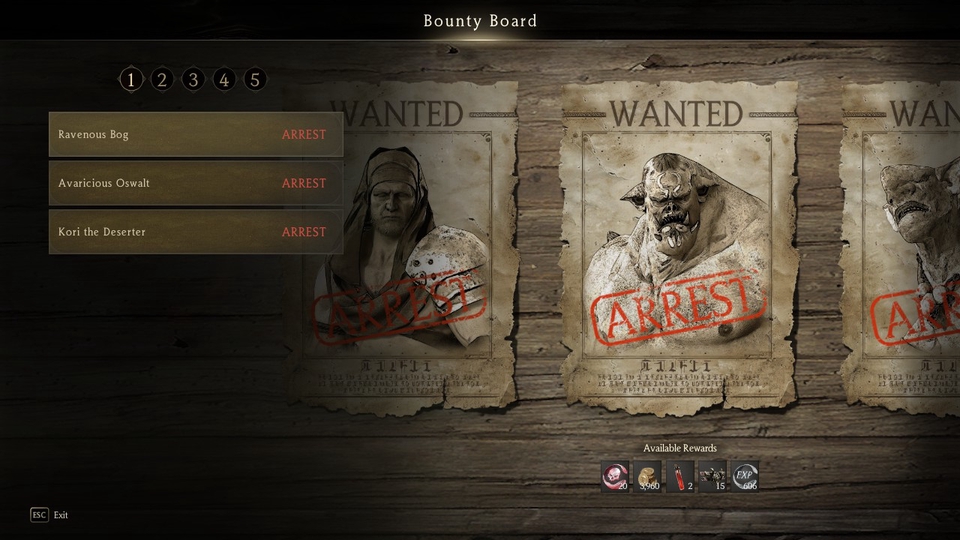The width and height of the screenshot is (960, 540).
Task: Check the red vial reward item
Action: tap(680, 476)
